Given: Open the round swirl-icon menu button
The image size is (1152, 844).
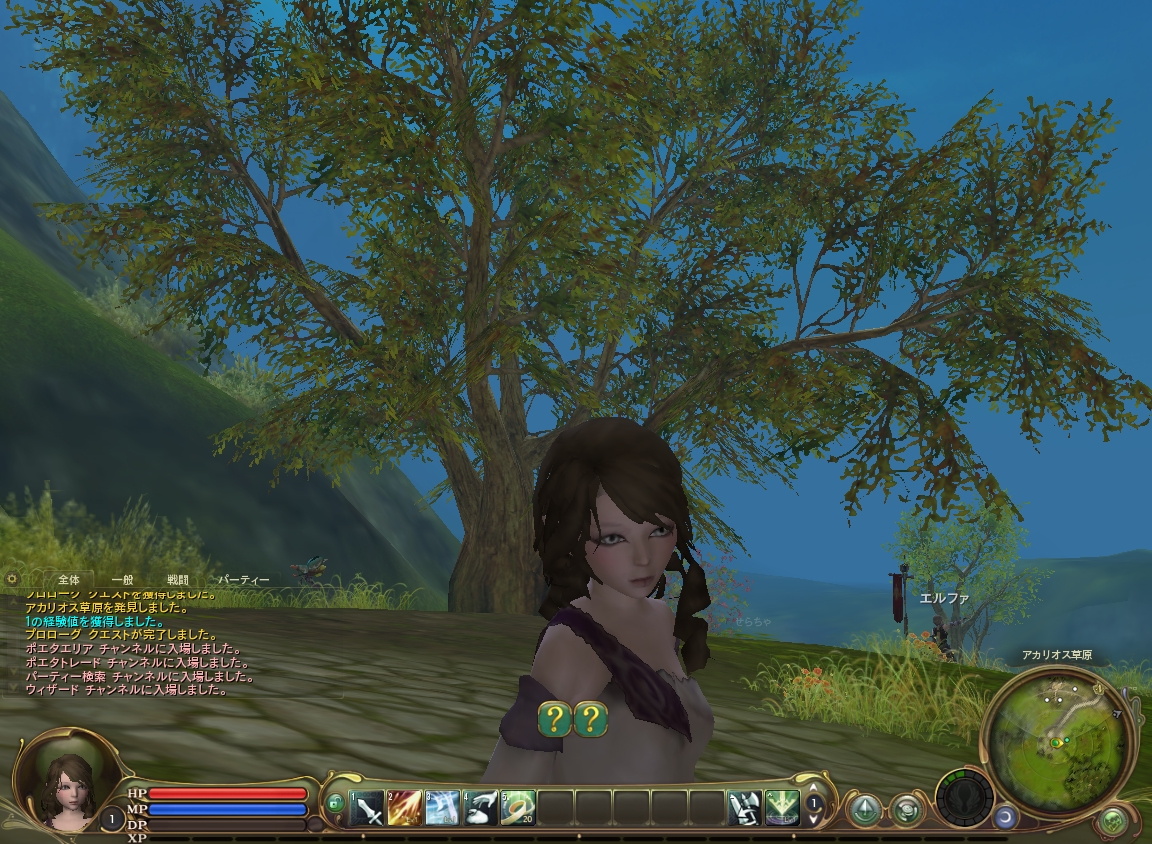Looking at the screenshot, I should [x=907, y=809].
